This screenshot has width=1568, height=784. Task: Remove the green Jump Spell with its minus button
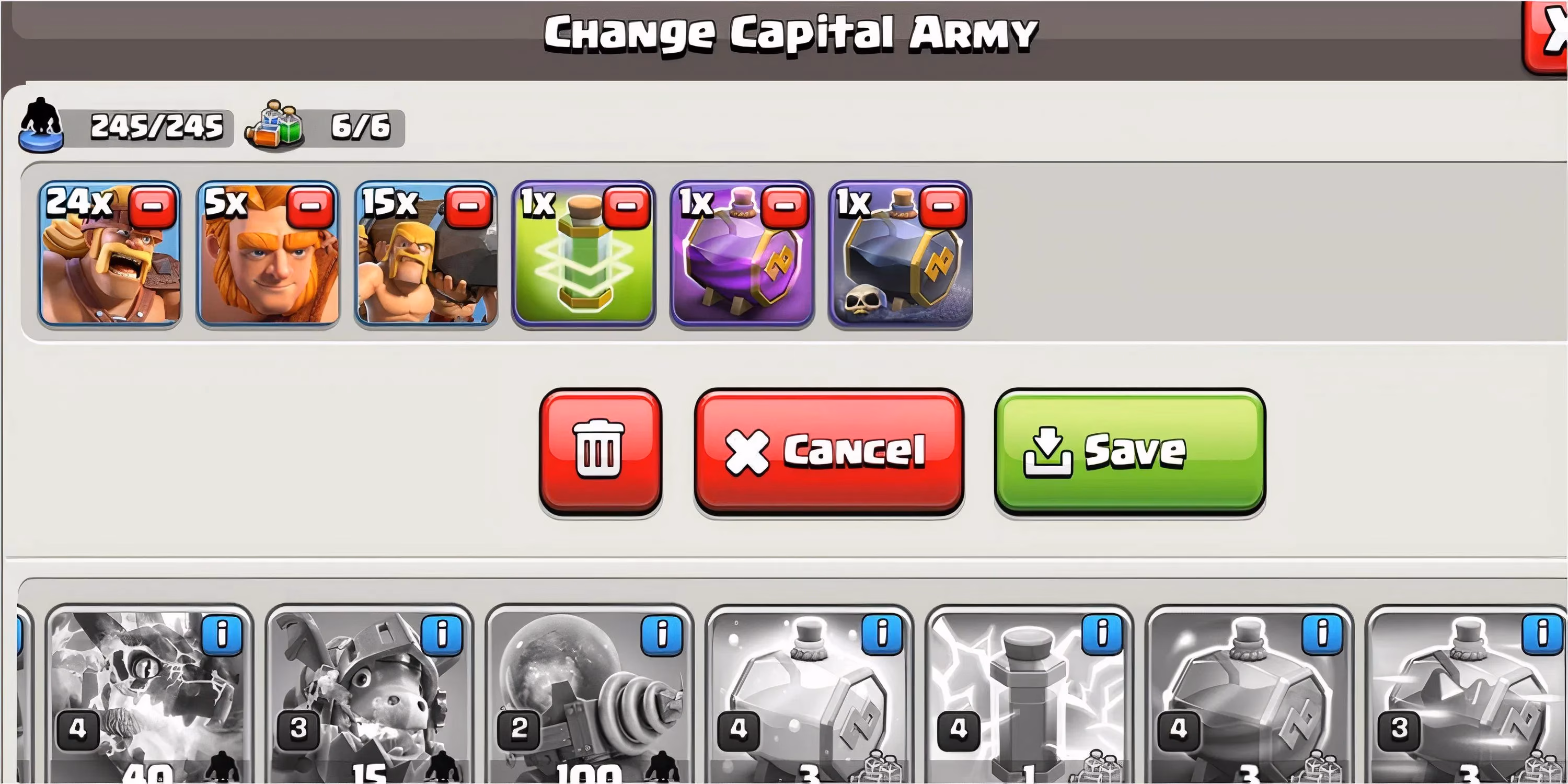(x=626, y=207)
